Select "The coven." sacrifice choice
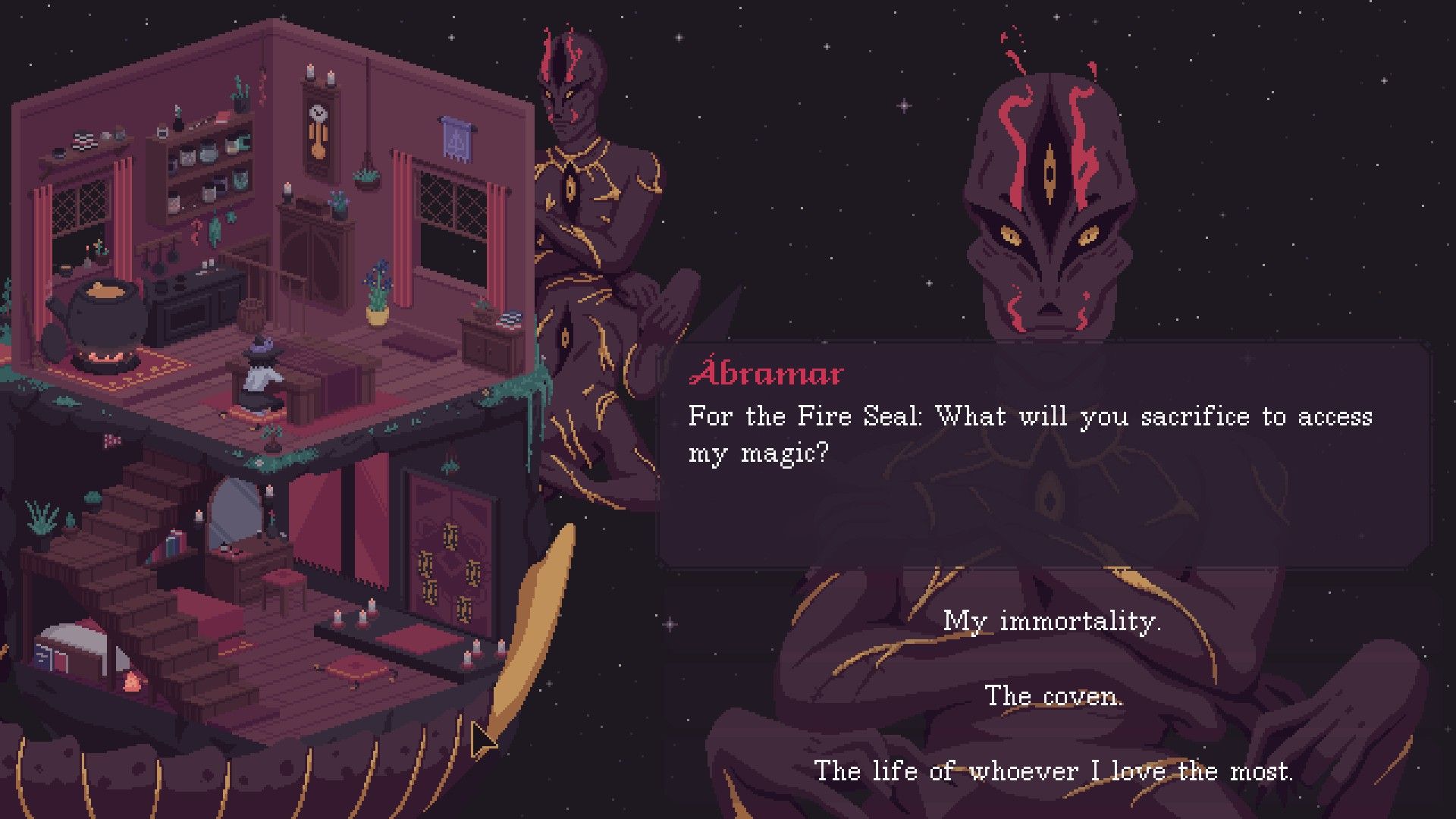This screenshot has height=819, width=1456. tap(1054, 695)
